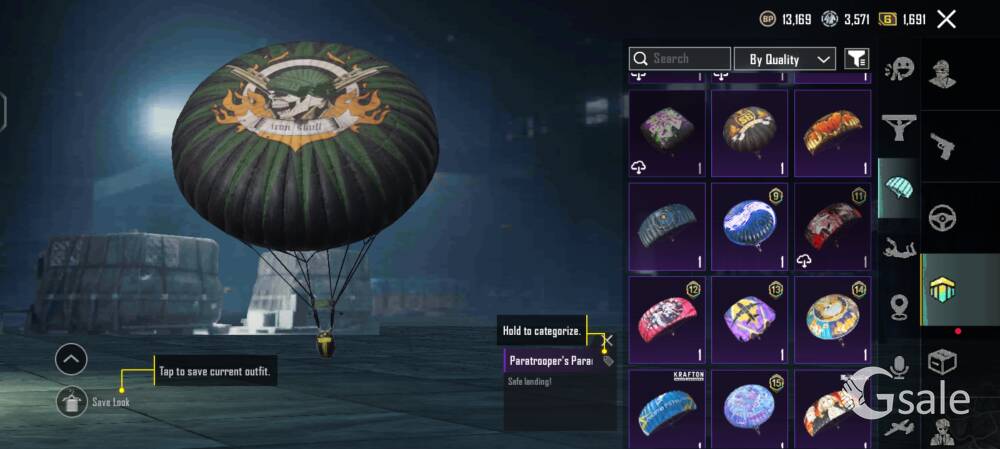Image resolution: width=1000 pixels, height=449 pixels.
Task: Switch to the emote face tab
Action: coord(899,70)
